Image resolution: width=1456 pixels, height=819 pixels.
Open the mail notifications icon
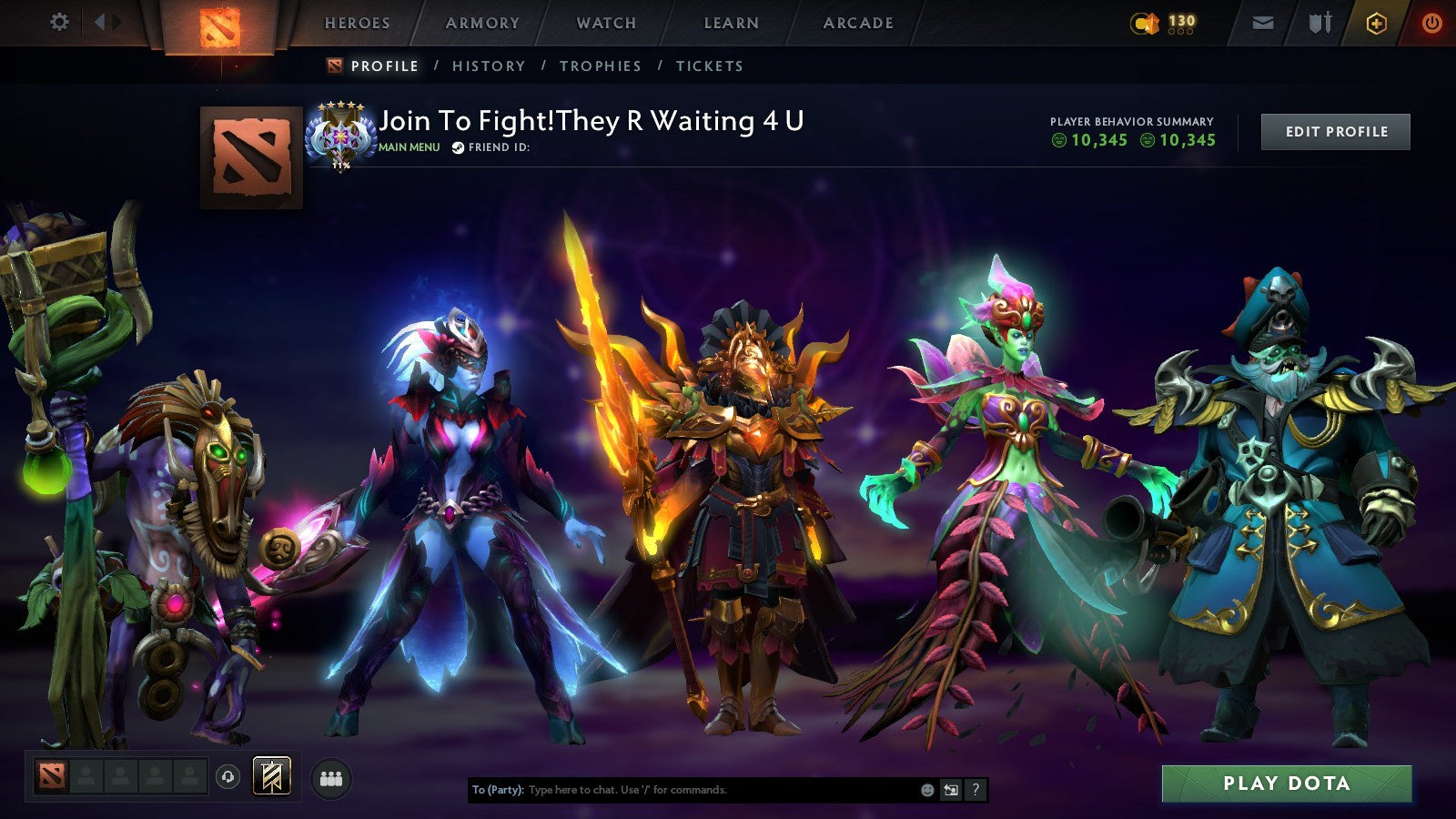pos(1262,21)
